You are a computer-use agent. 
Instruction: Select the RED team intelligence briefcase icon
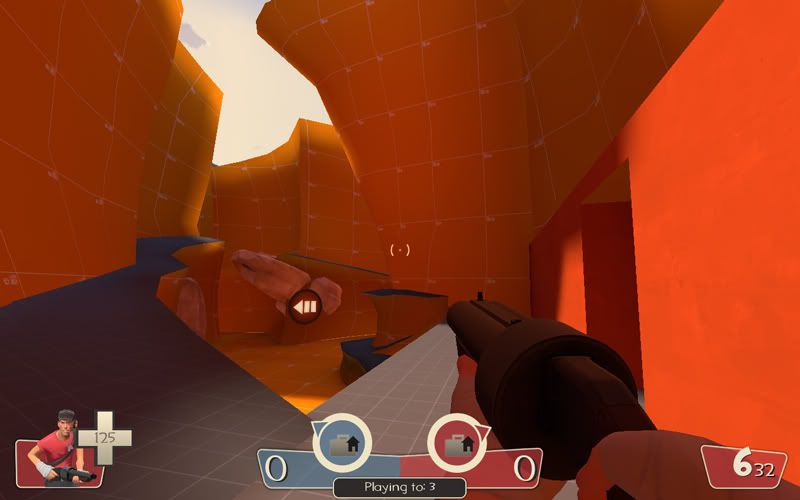click(x=457, y=441)
